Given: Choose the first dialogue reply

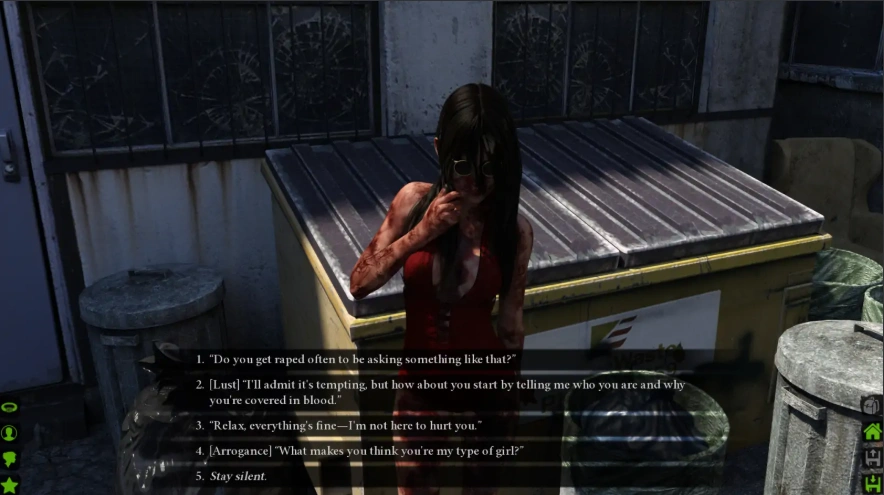Looking at the screenshot, I should (x=362, y=359).
